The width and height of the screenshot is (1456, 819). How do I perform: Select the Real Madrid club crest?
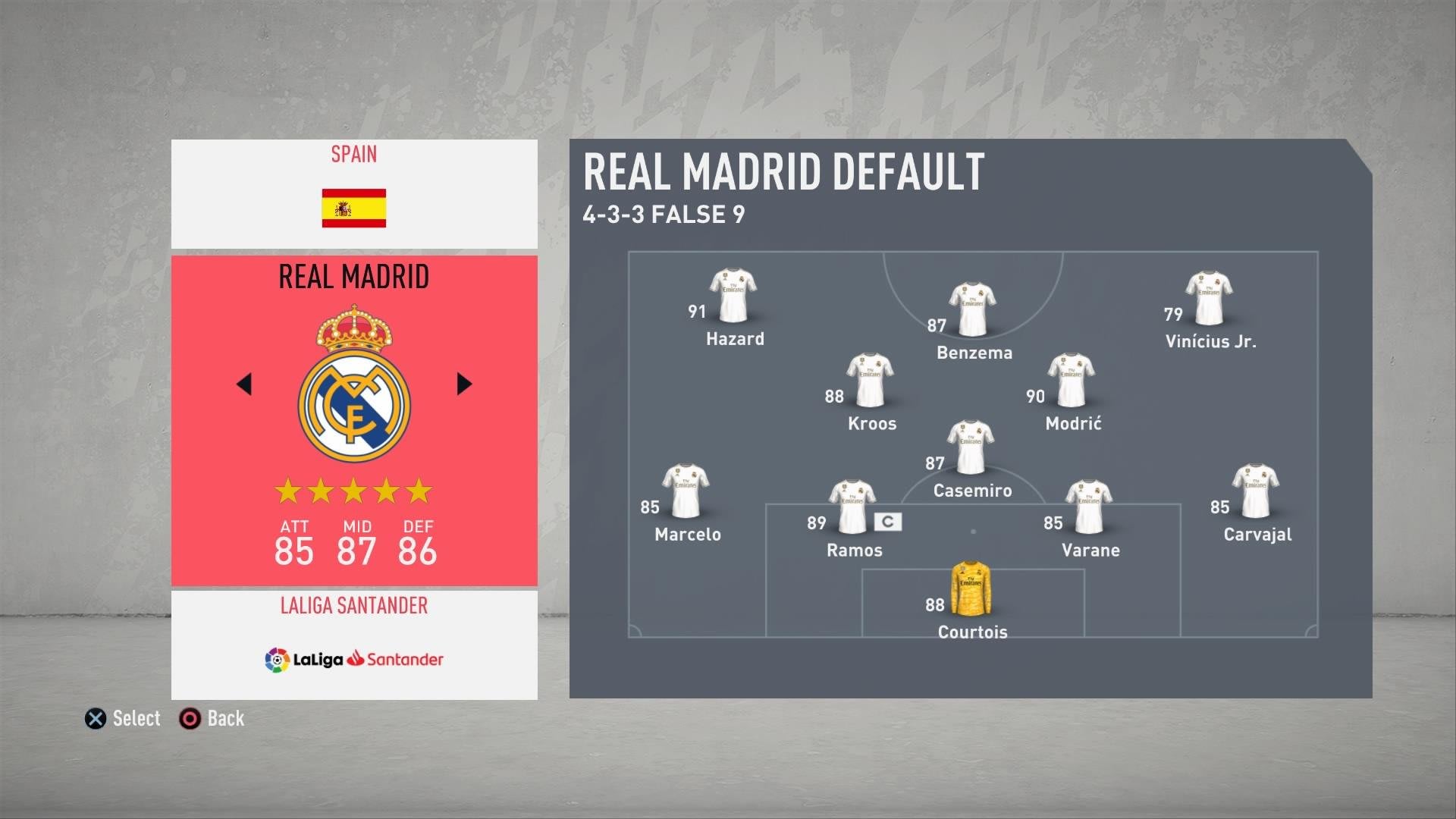[354, 385]
